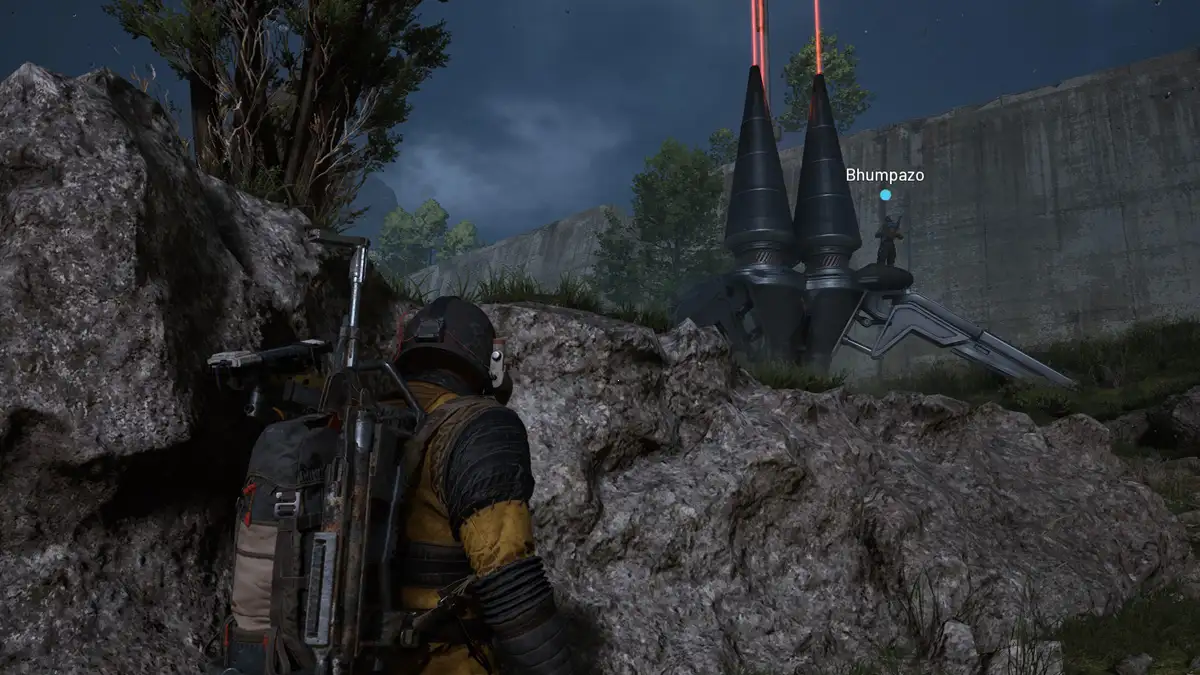The image size is (1200, 675).
Task: Select the Bhumpazo teammate name tag
Action: (x=884, y=175)
